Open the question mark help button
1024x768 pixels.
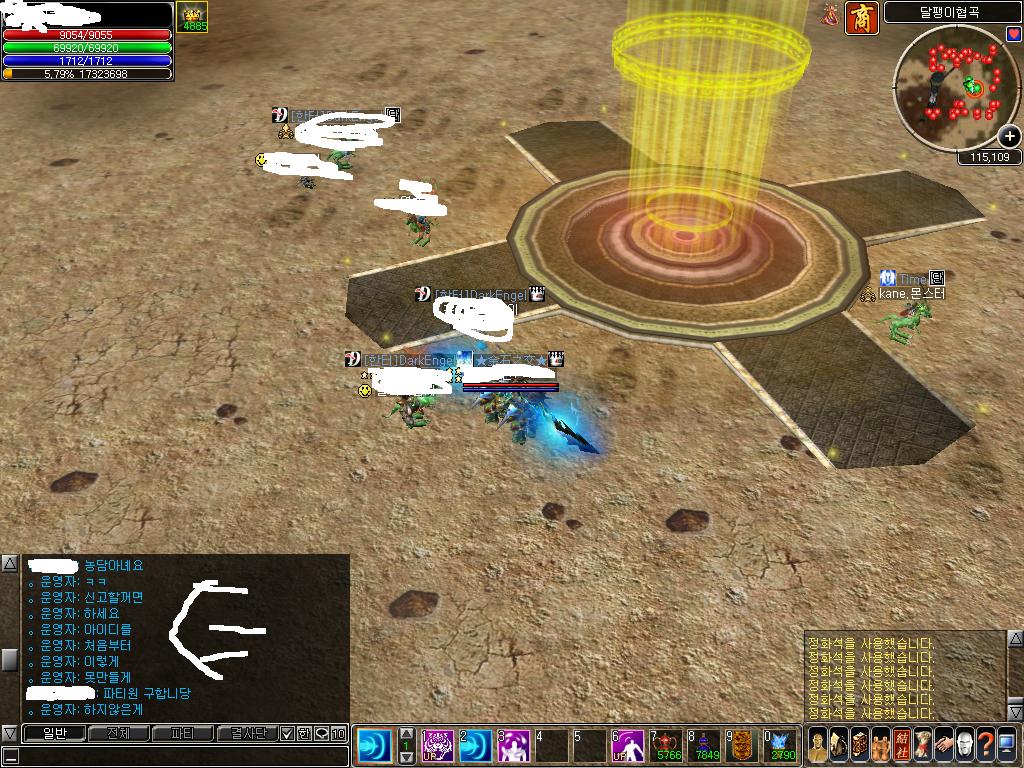[985, 745]
